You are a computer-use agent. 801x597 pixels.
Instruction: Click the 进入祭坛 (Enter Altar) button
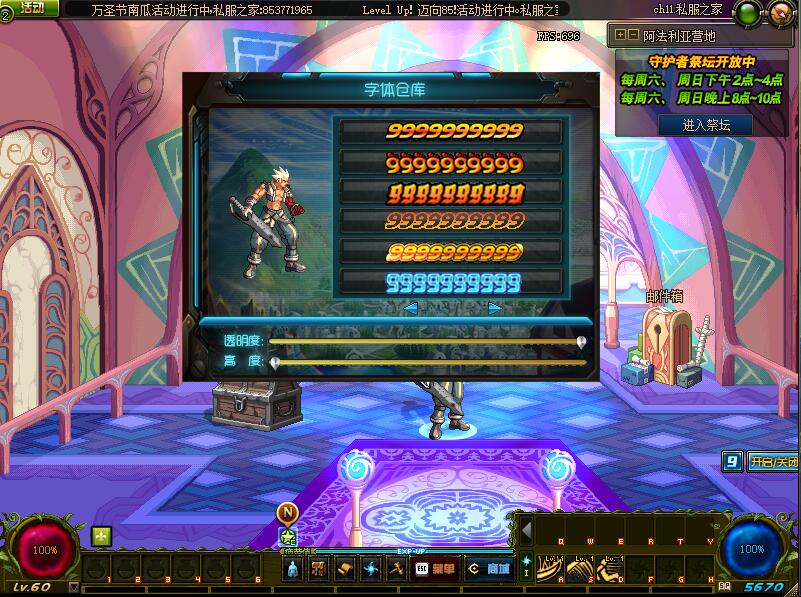point(705,125)
